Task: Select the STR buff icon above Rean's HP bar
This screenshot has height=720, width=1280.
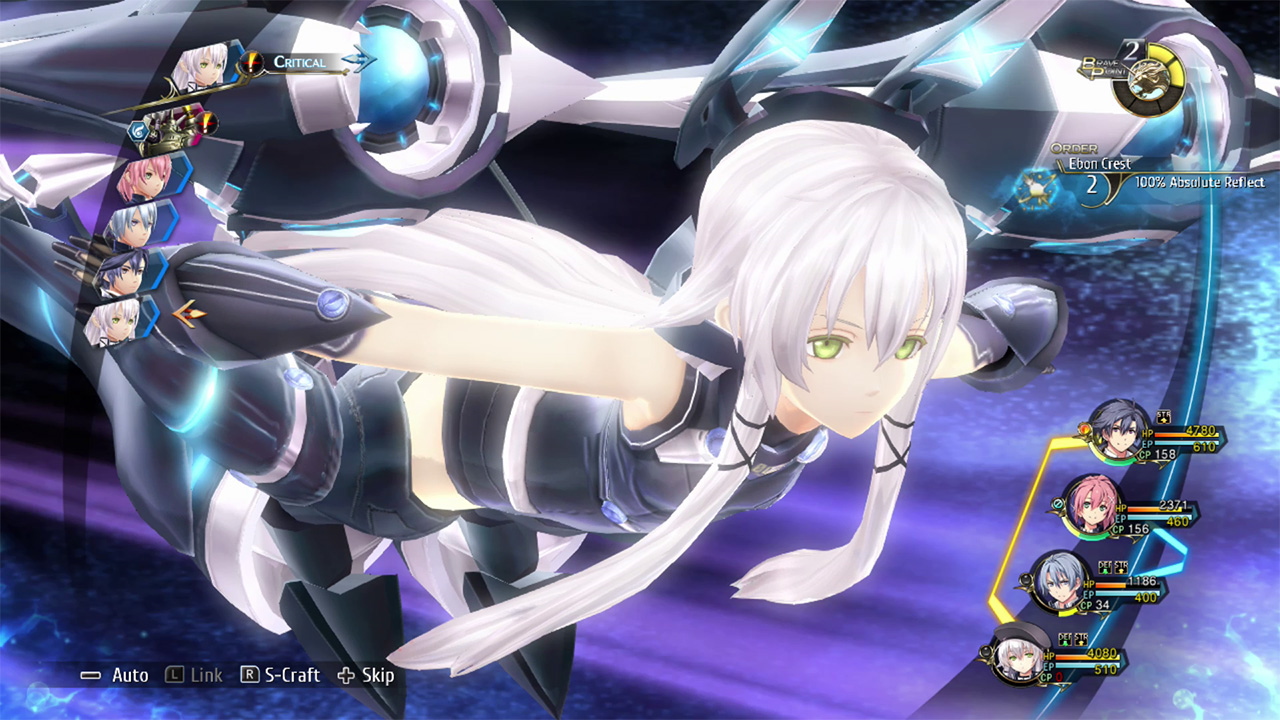Action: 1163,418
